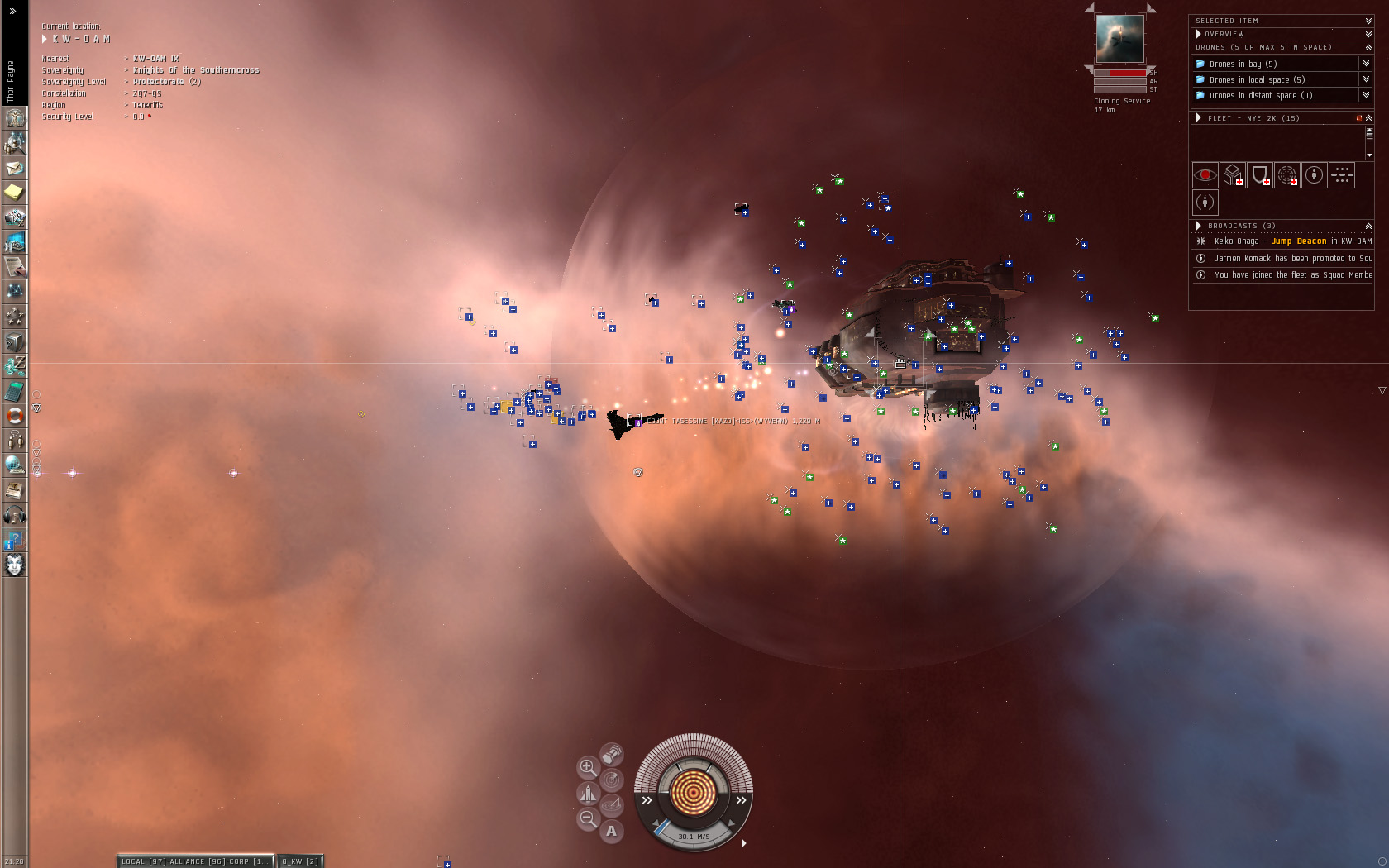Click the red lifebuoy help icon

pyautogui.click(x=14, y=415)
